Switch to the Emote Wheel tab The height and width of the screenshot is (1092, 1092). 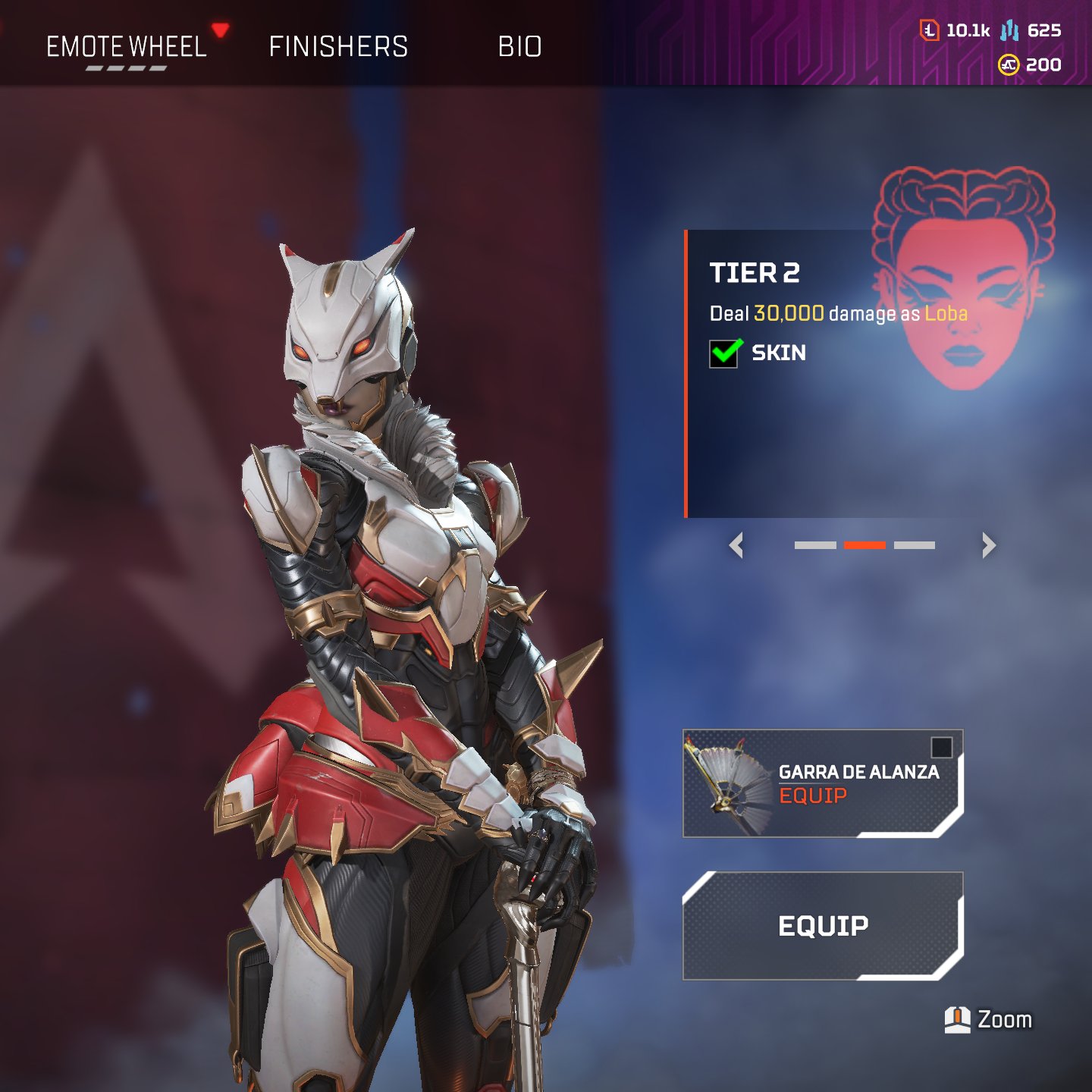click(127, 47)
